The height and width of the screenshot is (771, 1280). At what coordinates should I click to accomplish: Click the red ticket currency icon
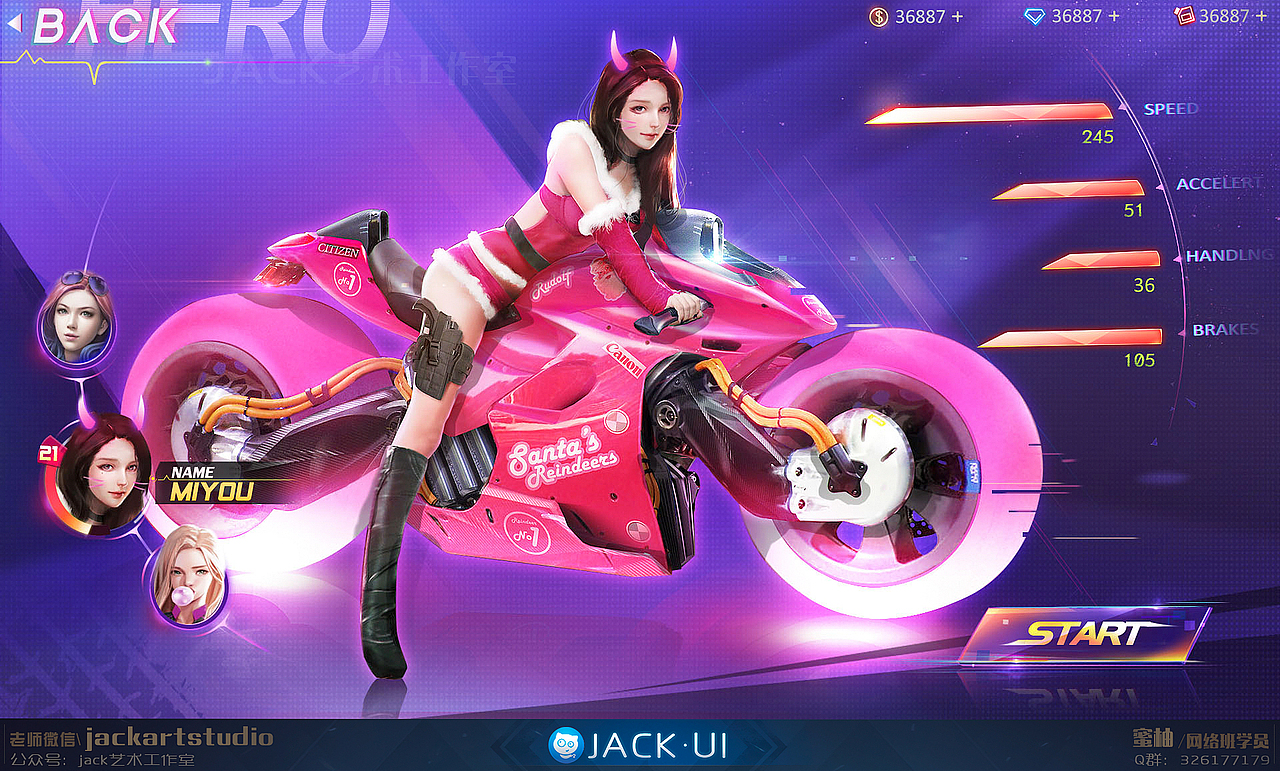[1184, 16]
